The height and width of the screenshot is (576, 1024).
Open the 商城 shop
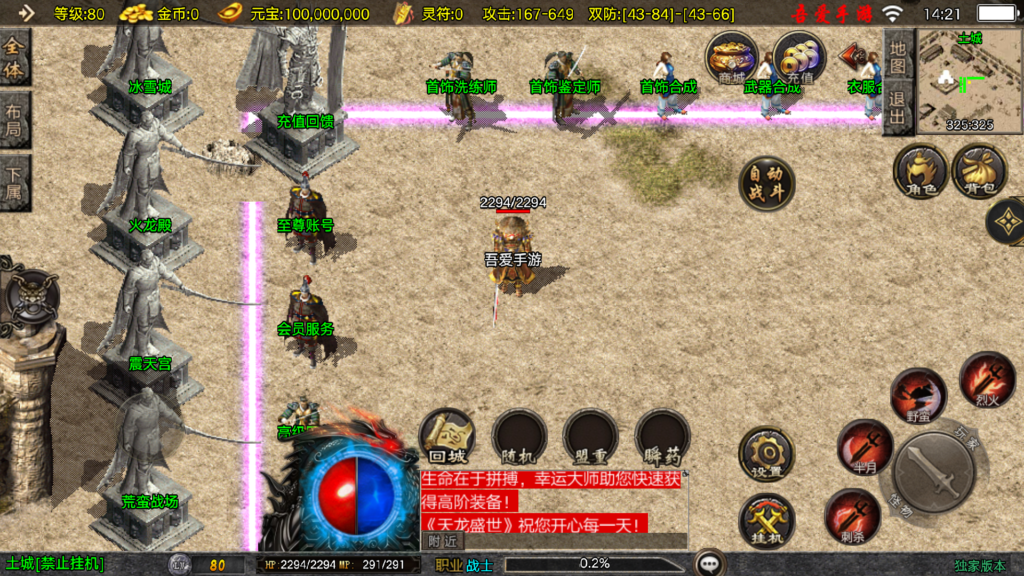[x=731, y=57]
